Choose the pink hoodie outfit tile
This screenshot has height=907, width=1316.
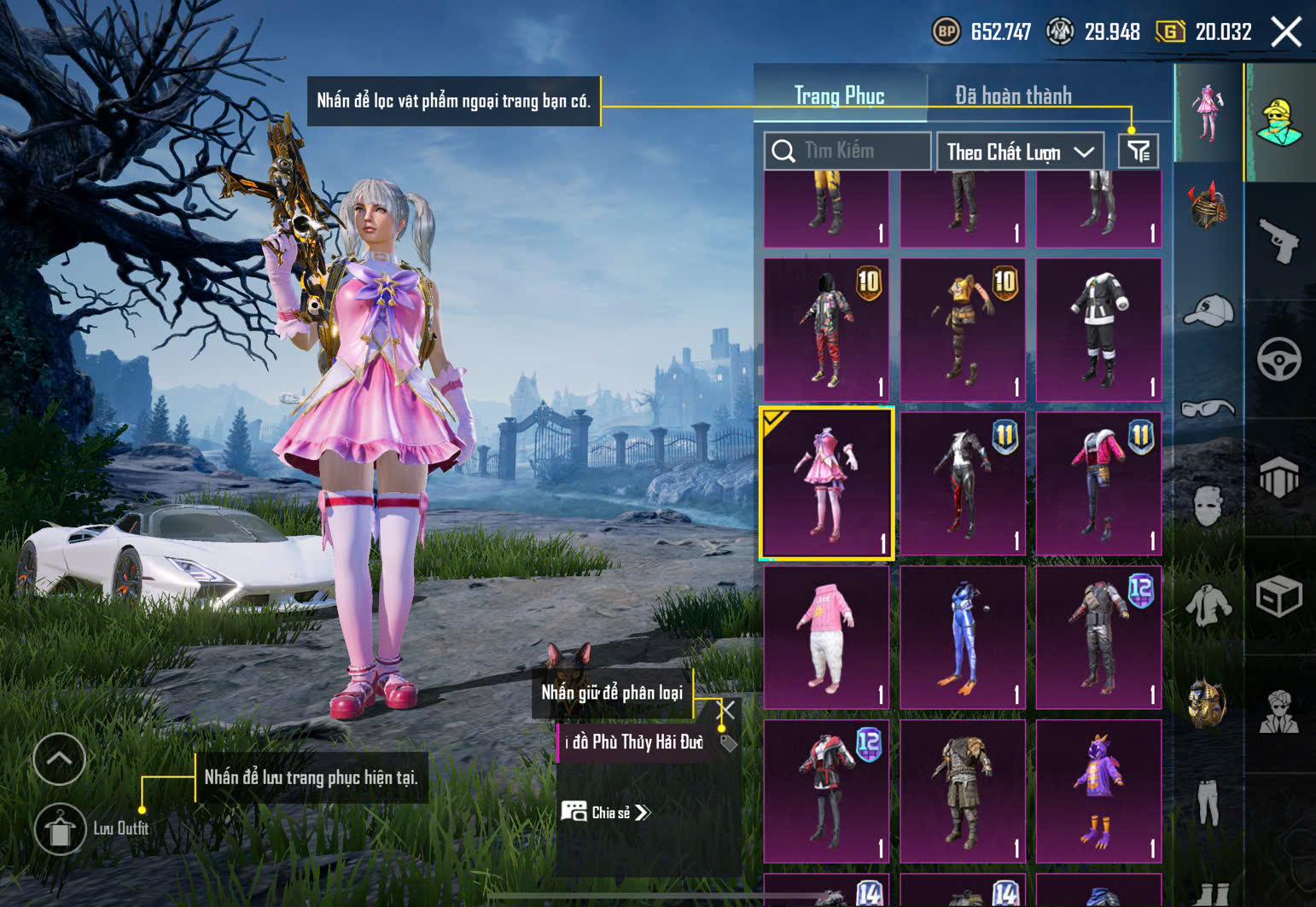[826, 637]
